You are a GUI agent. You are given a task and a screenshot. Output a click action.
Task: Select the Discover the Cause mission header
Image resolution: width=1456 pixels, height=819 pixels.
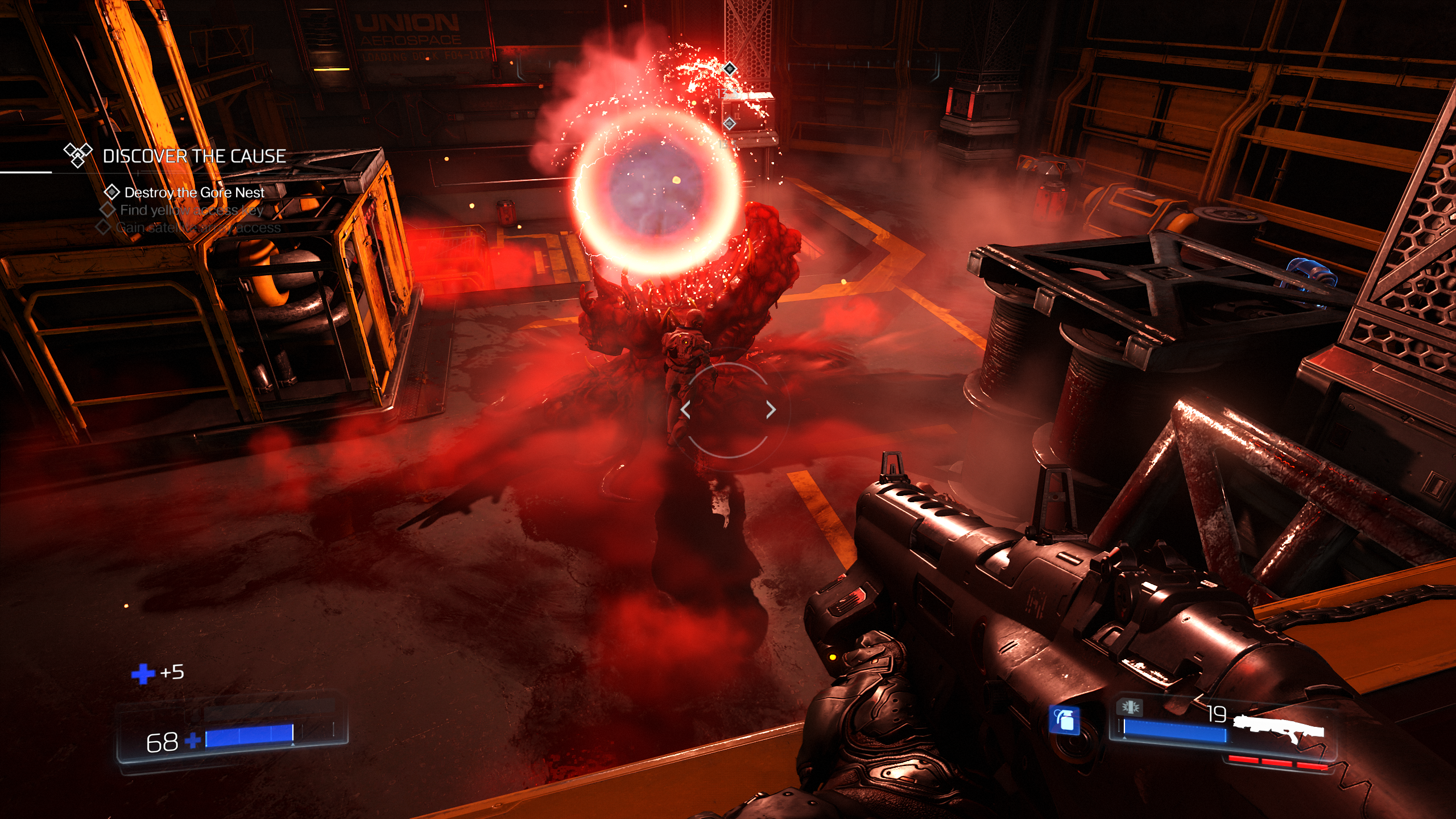[x=193, y=156]
